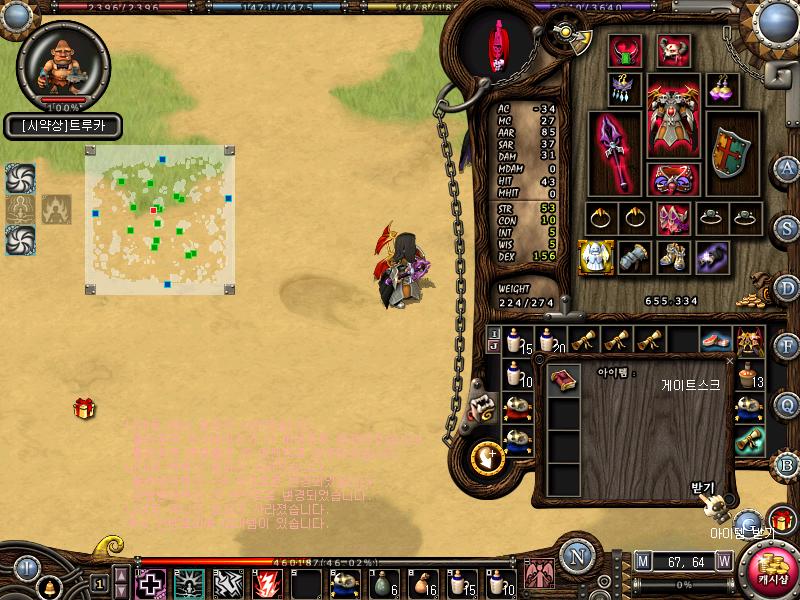
Task: Click the round S side button
Action: pyautogui.click(x=787, y=227)
